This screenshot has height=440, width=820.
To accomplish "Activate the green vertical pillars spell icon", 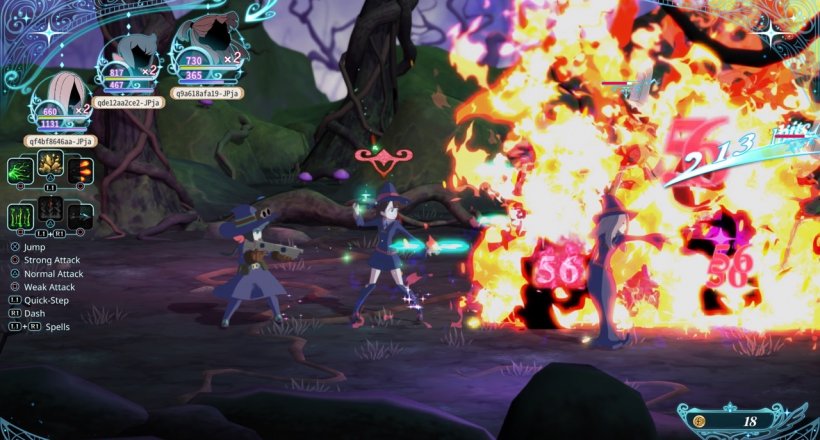I will [21, 216].
